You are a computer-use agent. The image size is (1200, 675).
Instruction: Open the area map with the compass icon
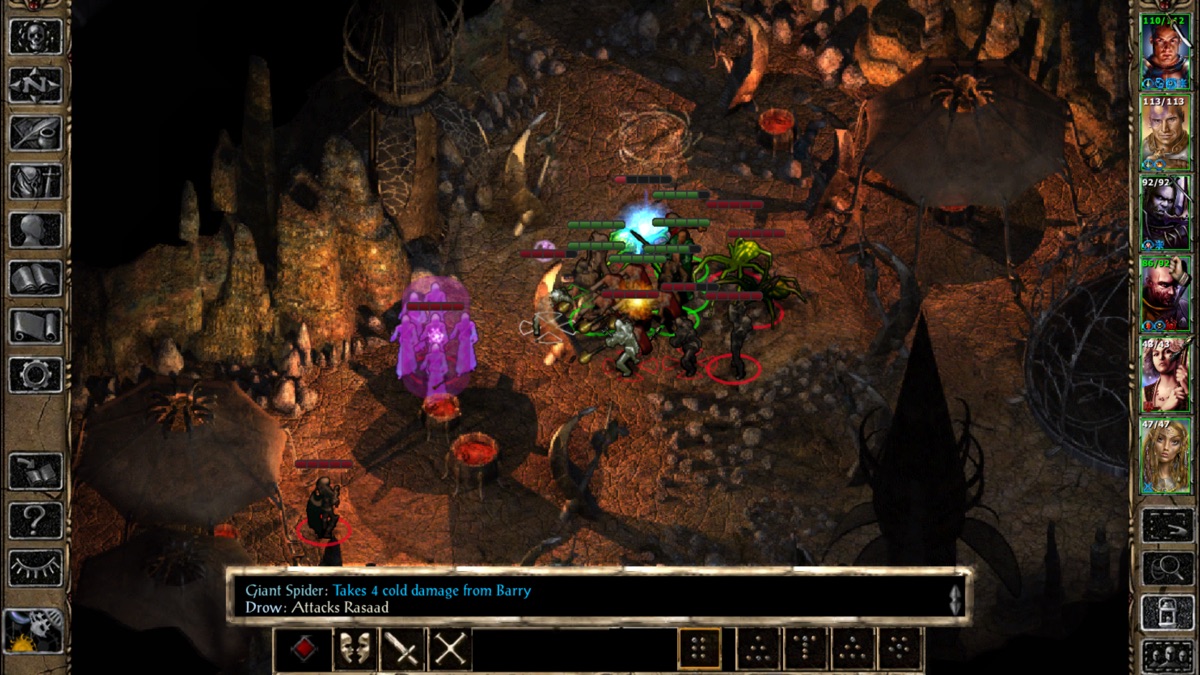[x=36, y=85]
